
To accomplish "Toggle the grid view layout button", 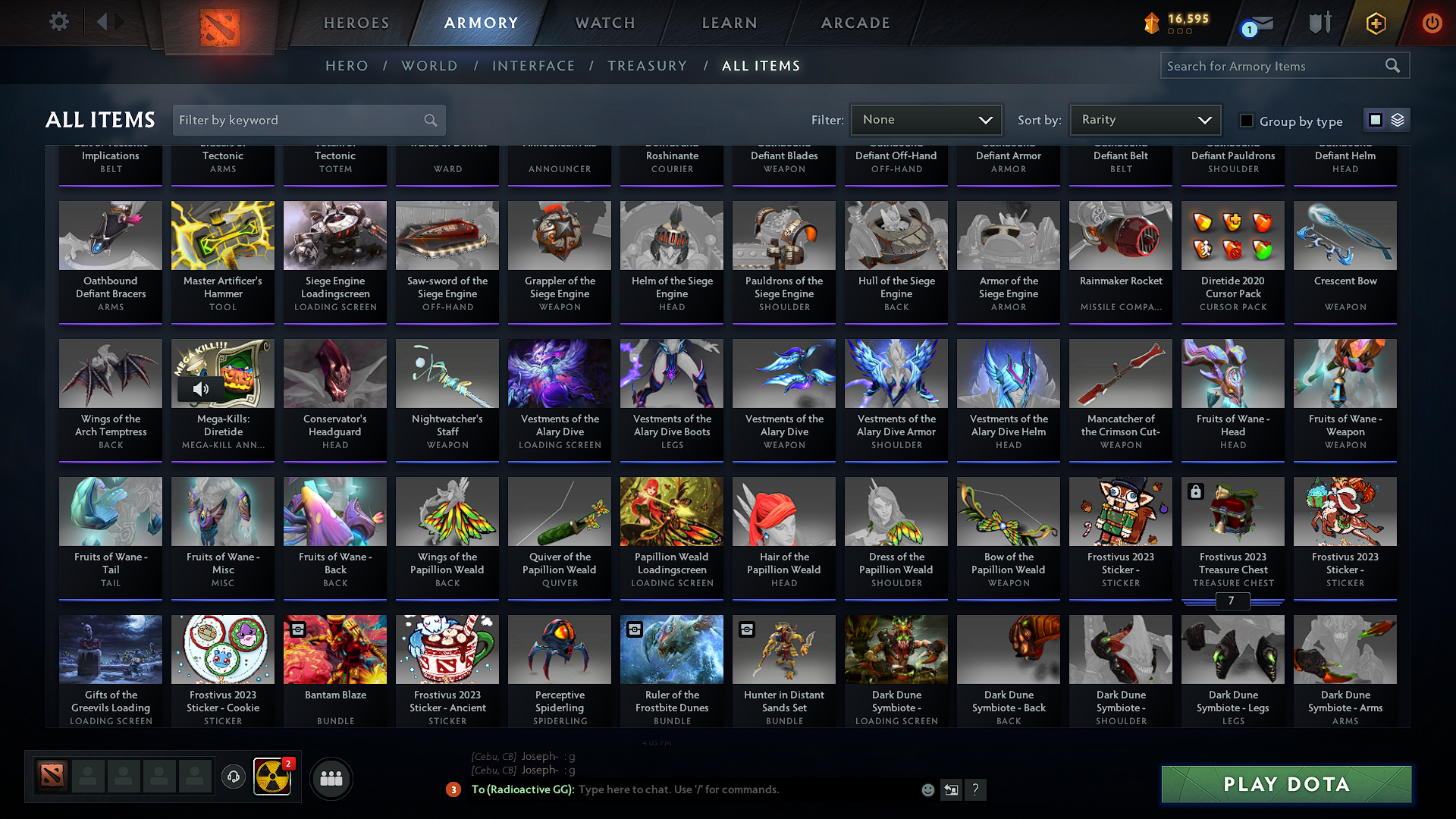I will pos(1374,120).
